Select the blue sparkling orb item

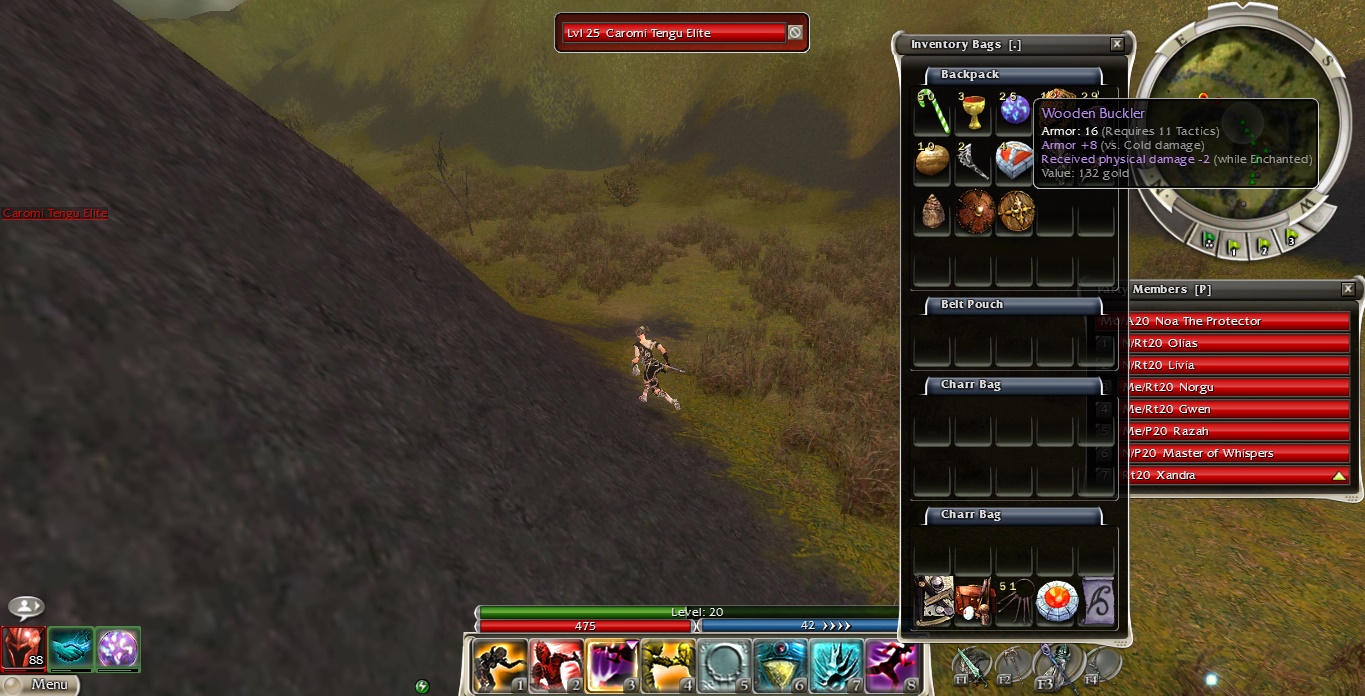point(1014,112)
